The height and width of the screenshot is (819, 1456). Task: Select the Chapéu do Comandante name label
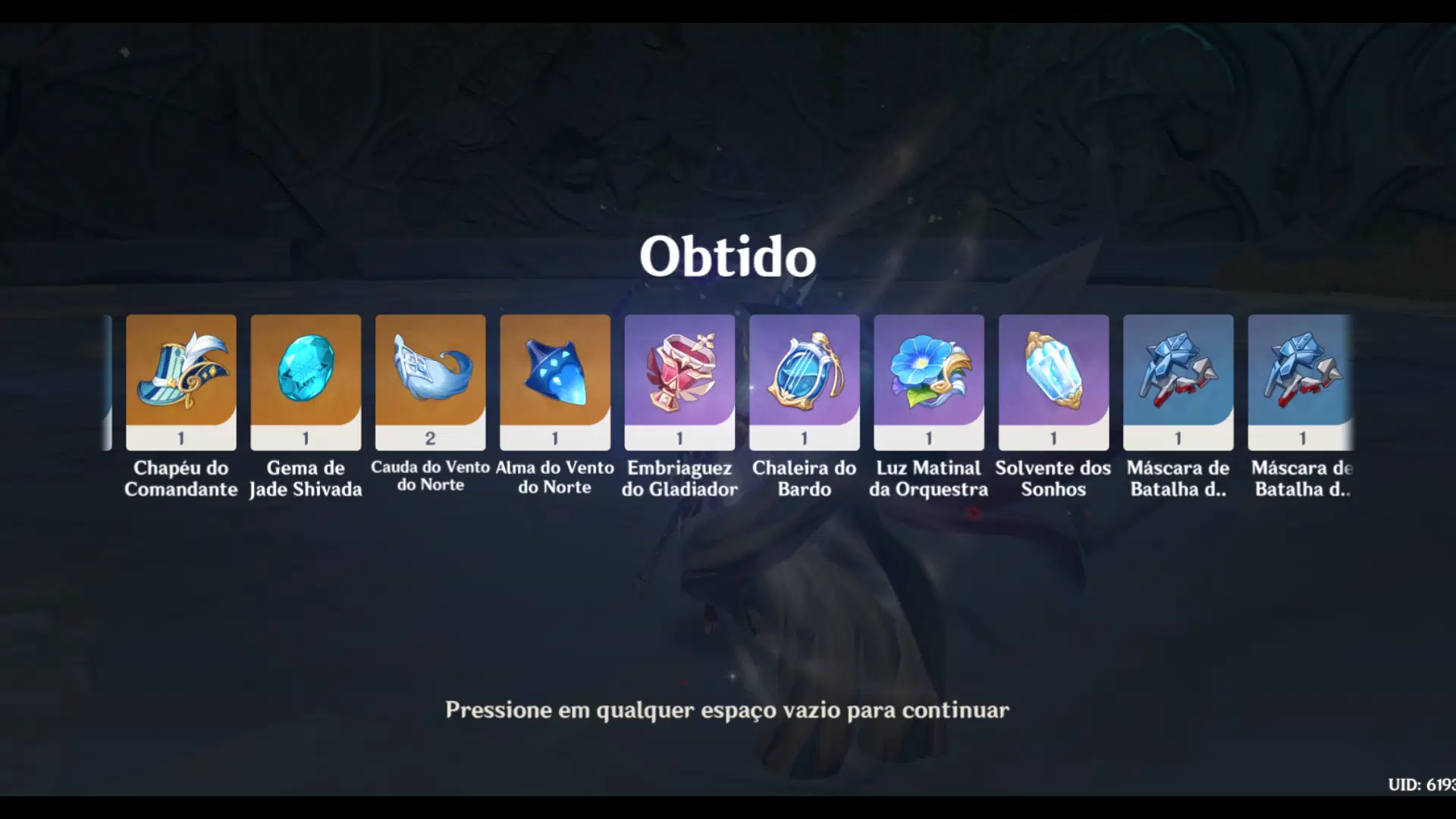181,478
